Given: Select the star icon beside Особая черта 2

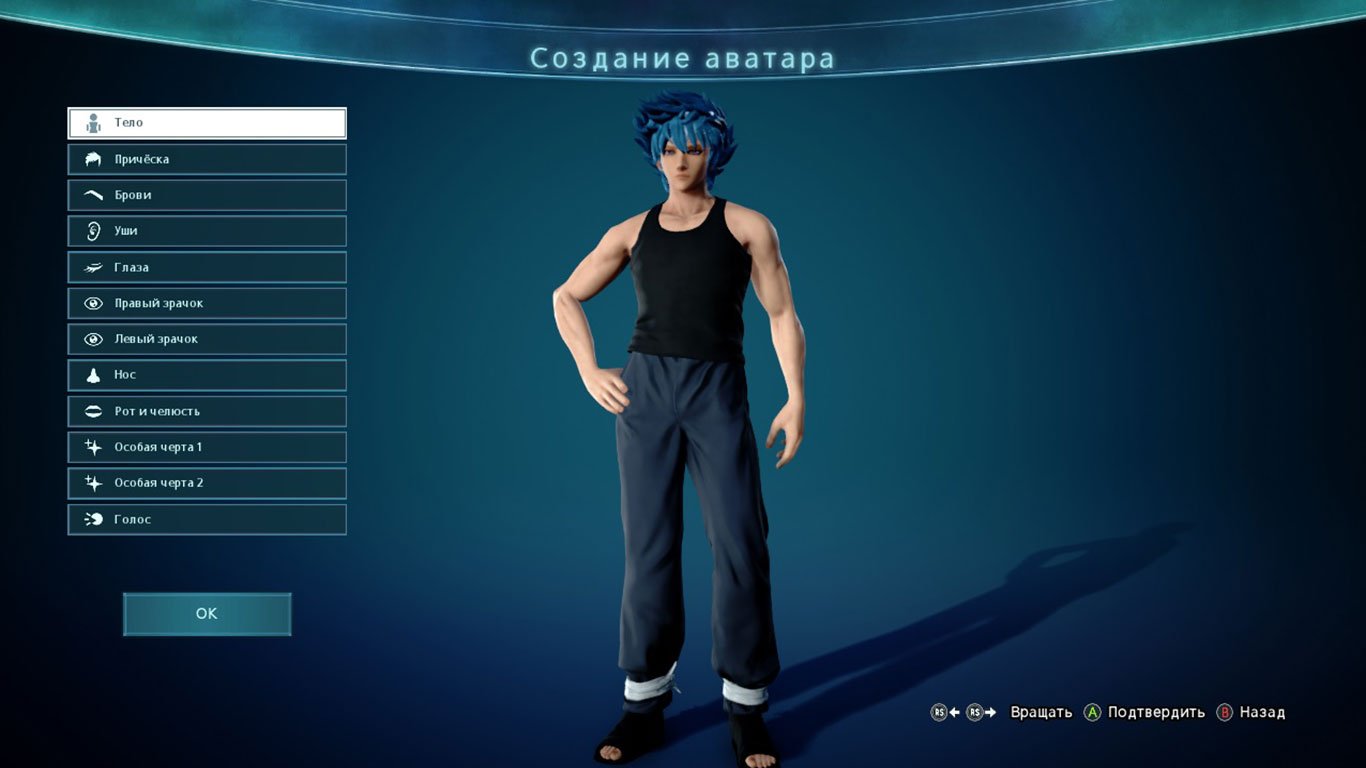Looking at the screenshot, I should 93,482.
